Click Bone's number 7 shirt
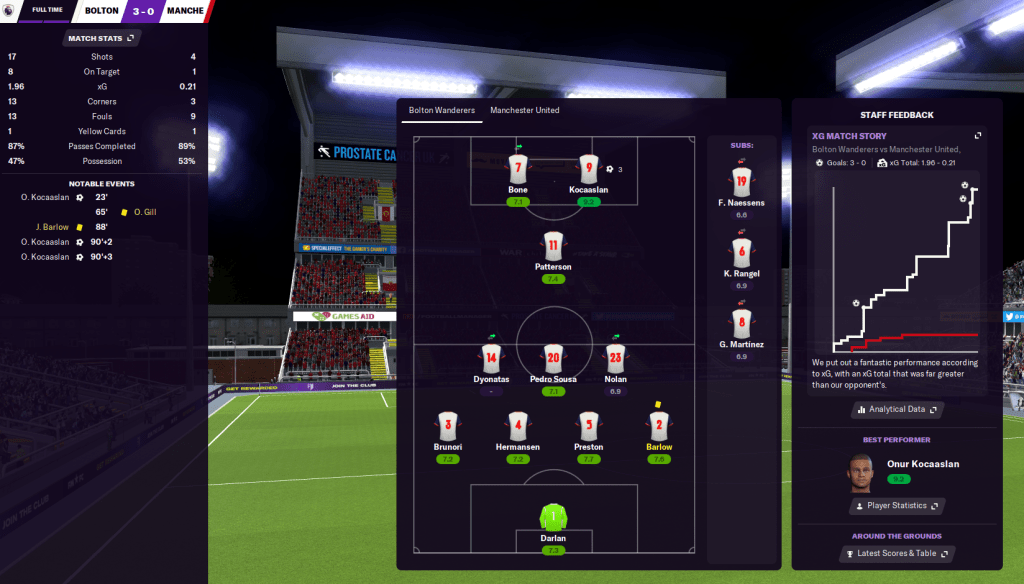 [517, 168]
